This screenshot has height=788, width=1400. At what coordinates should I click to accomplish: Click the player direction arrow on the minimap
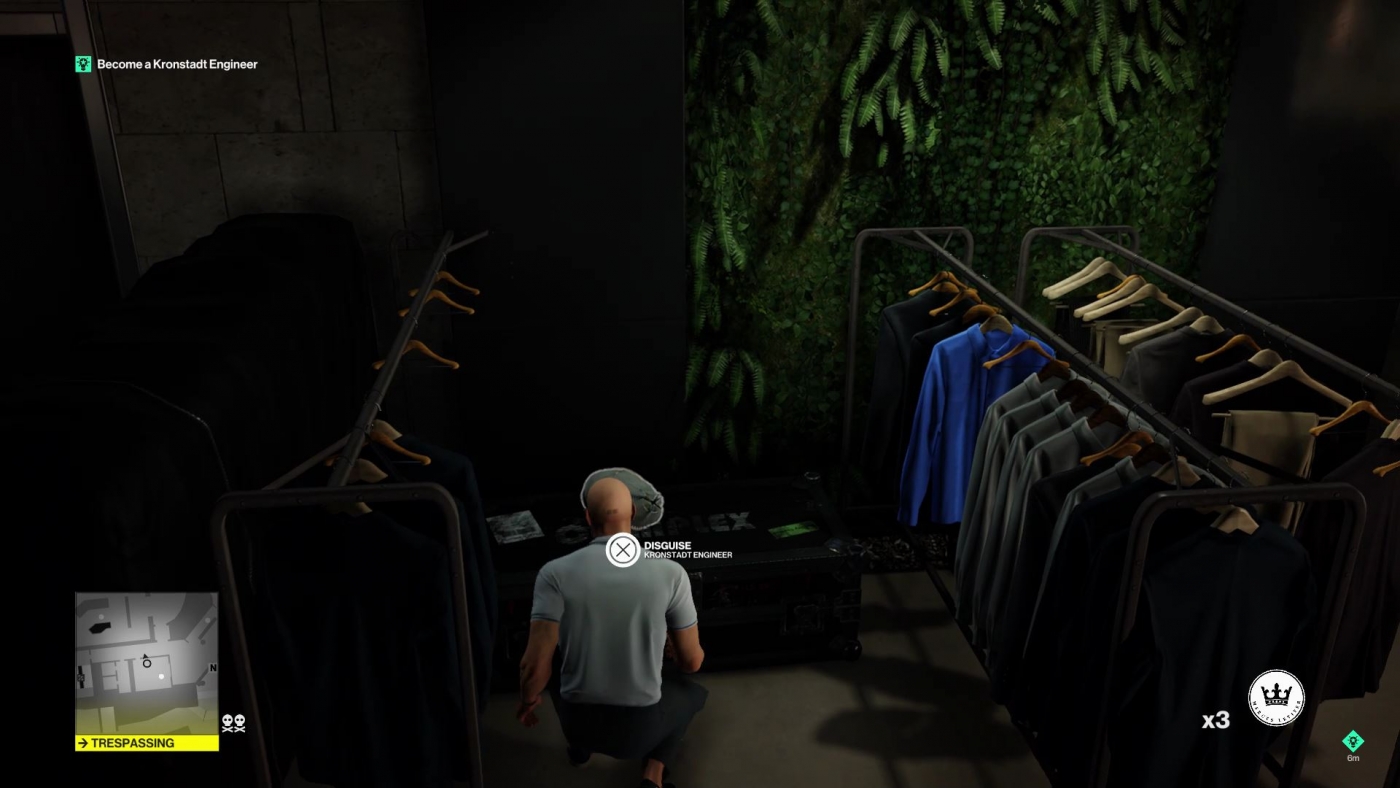pos(145,655)
